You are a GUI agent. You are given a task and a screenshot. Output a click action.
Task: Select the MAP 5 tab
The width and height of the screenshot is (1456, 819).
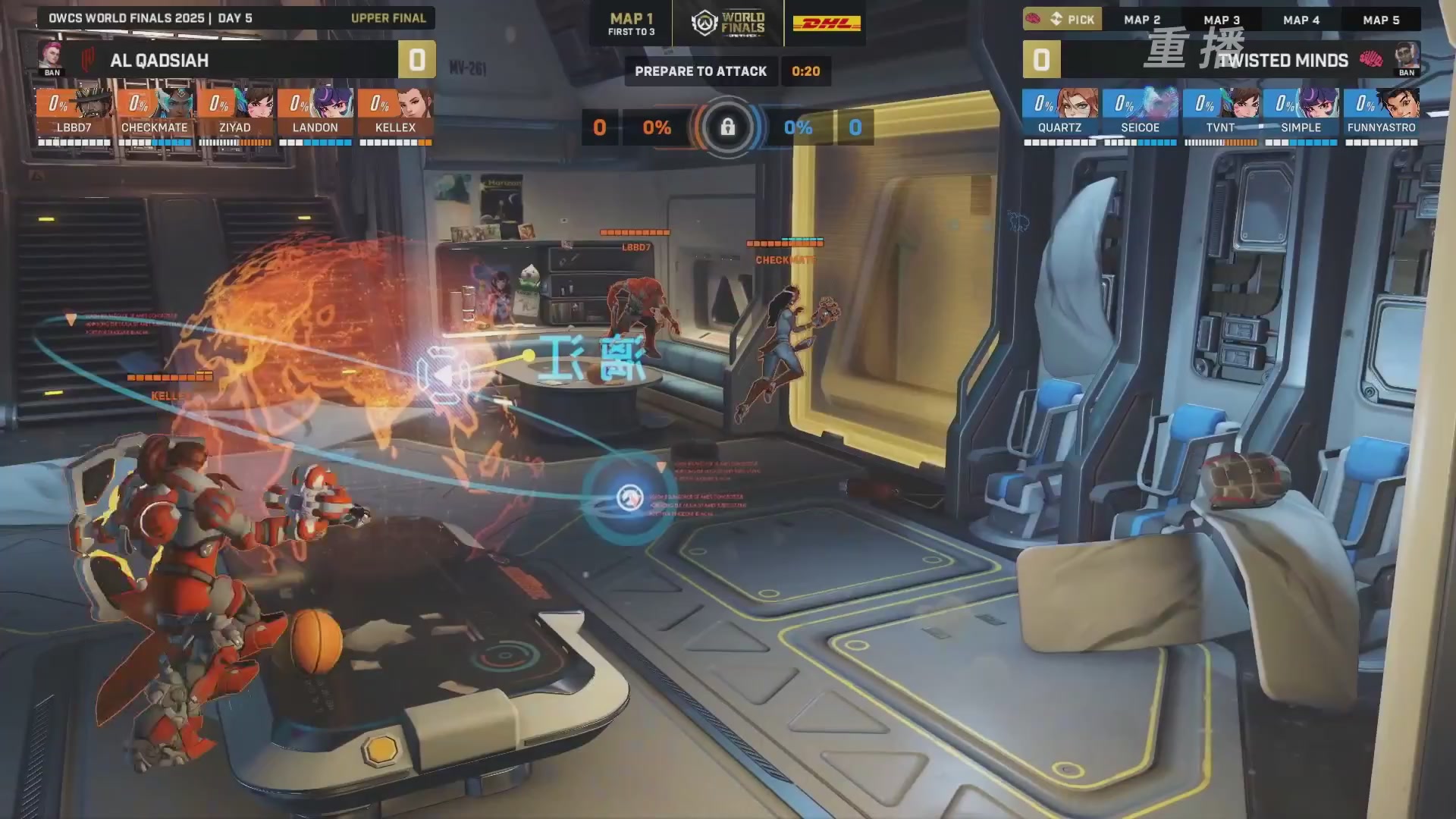(x=1381, y=20)
